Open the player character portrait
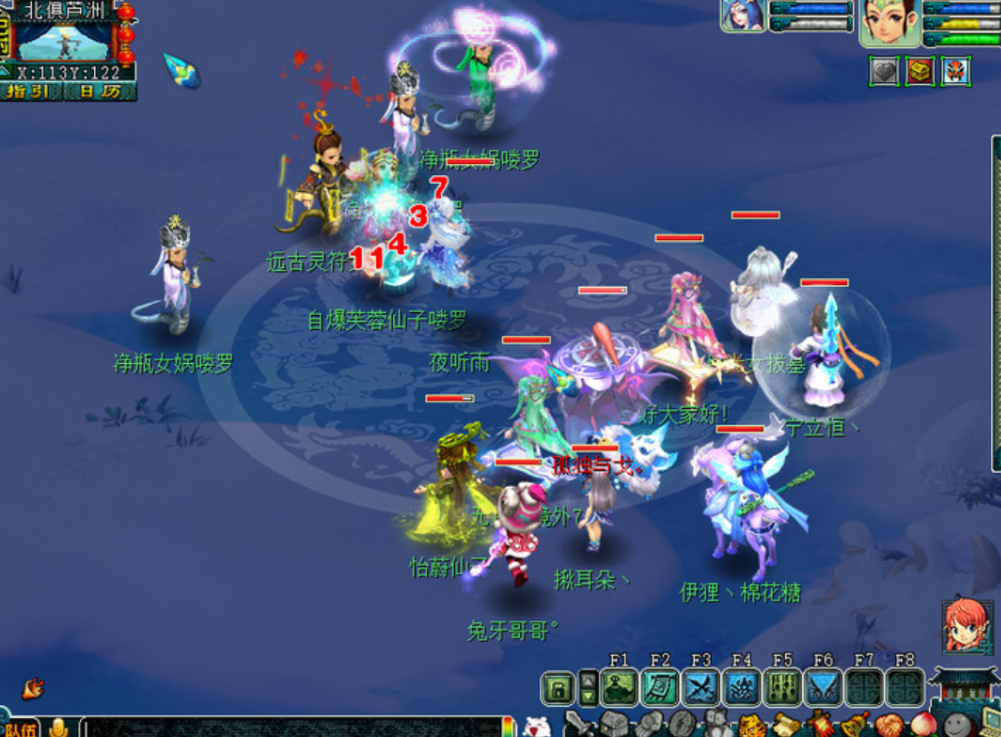1001x737 pixels. point(889,20)
